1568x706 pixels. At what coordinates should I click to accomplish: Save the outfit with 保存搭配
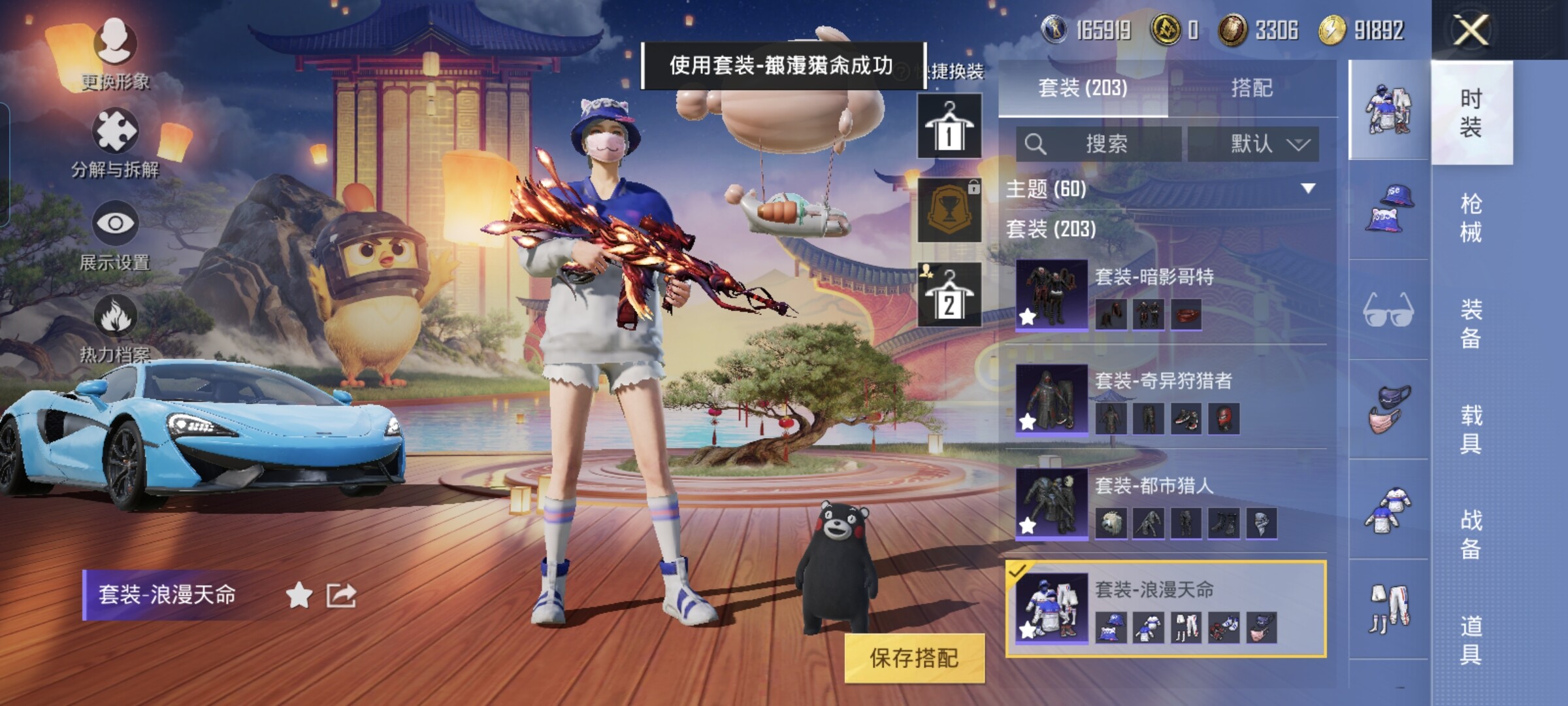coord(914,658)
